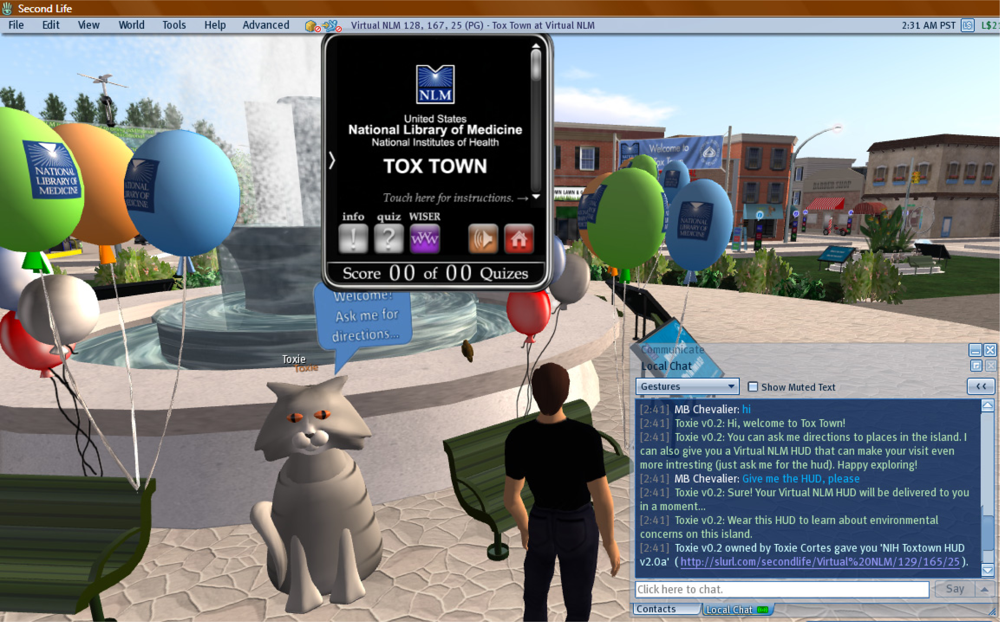1000x622 pixels.
Task: Click the chat text input field
Action: (782, 590)
